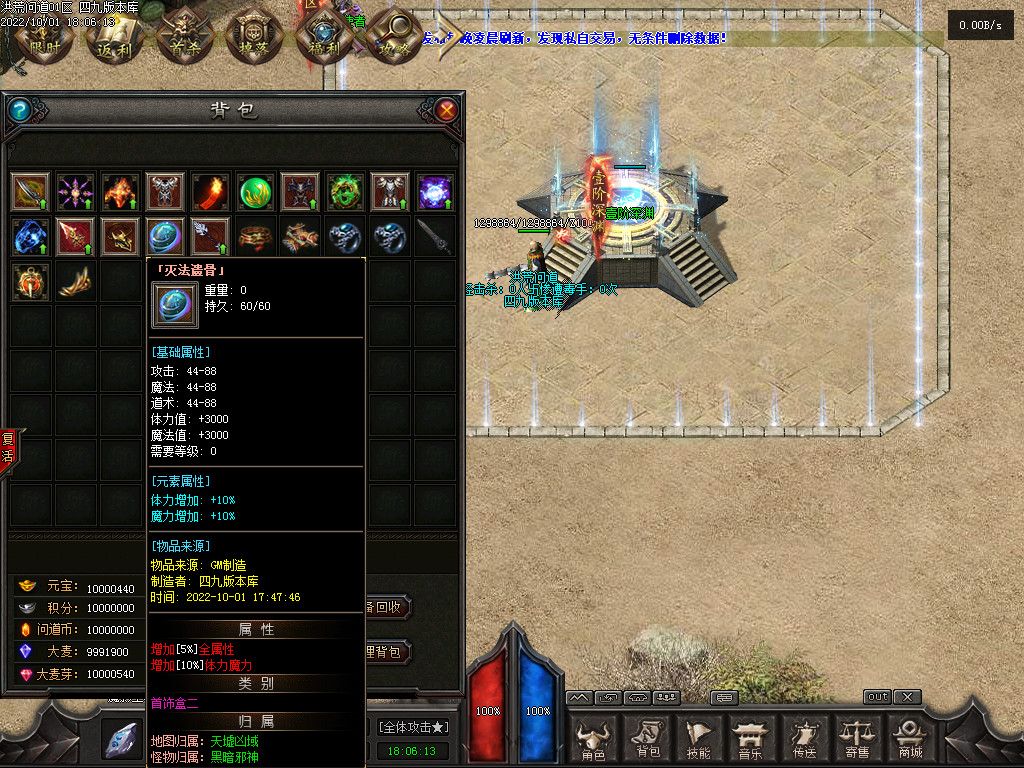Screen dimensions: 1024x768
Task: Click the small 'out' logout button
Action: 877,697
